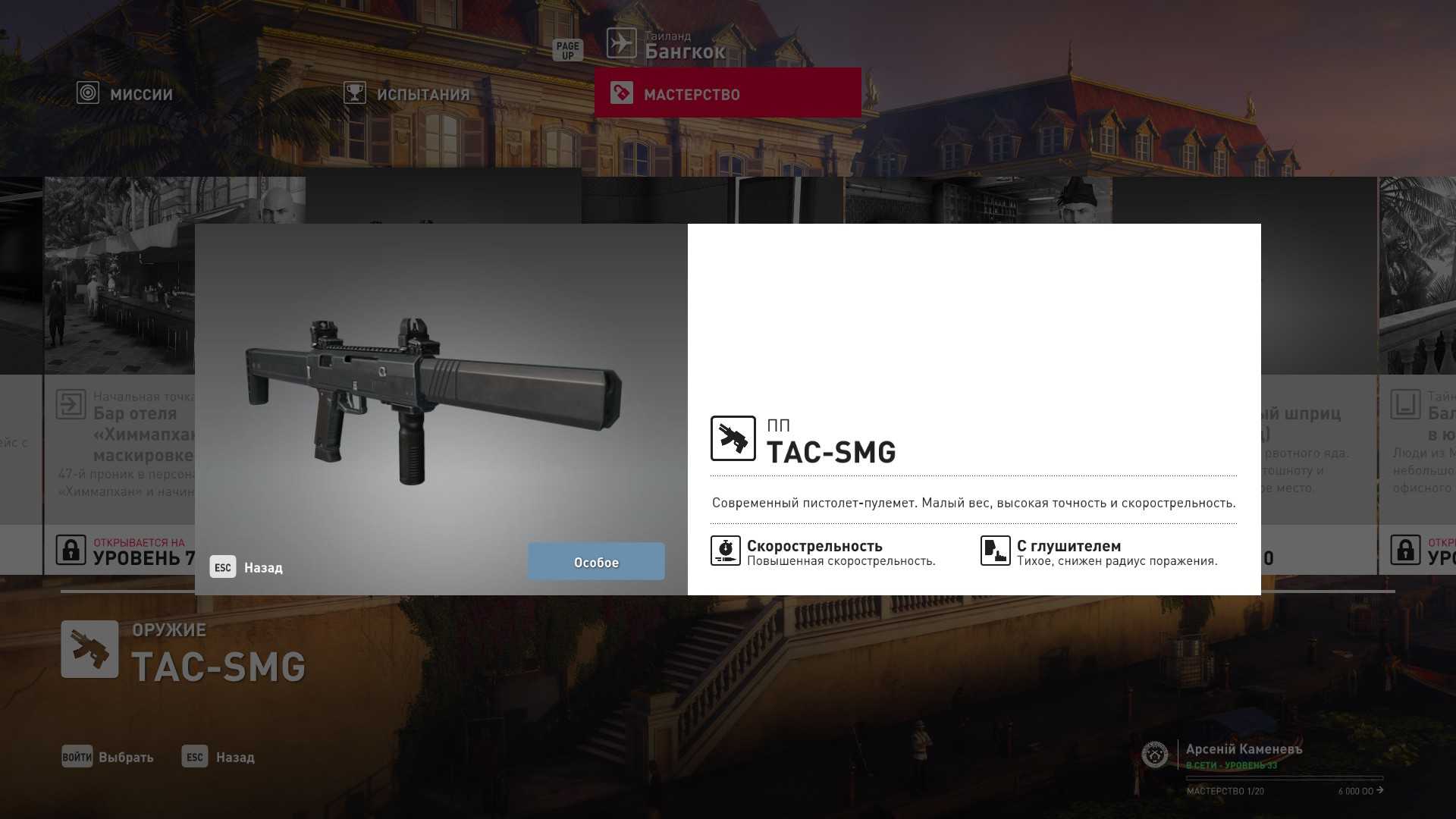Select the Мастерство tab
The height and width of the screenshot is (819, 1456).
[x=726, y=93]
